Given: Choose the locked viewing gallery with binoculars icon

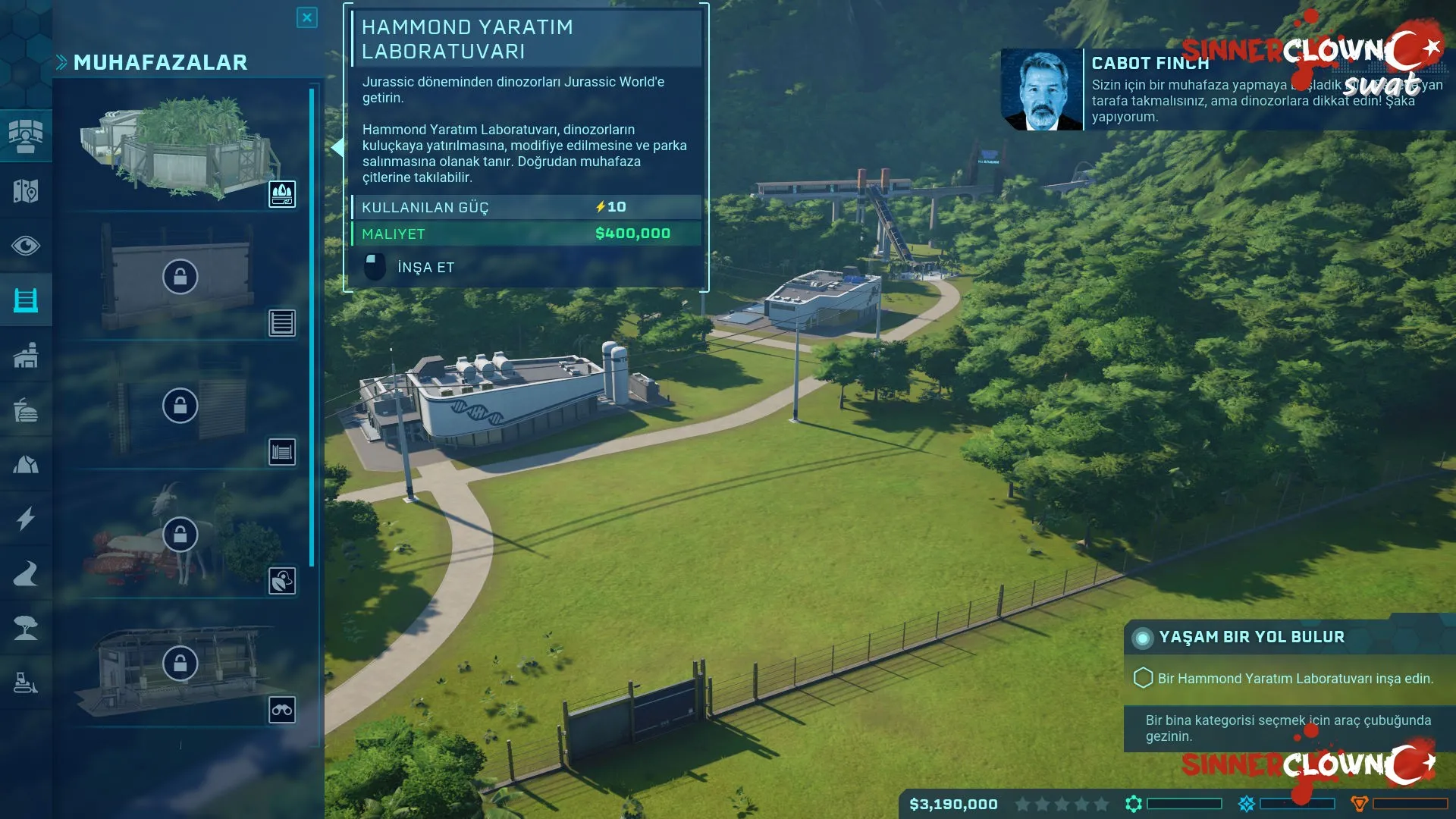Looking at the screenshot, I should pos(180,664).
